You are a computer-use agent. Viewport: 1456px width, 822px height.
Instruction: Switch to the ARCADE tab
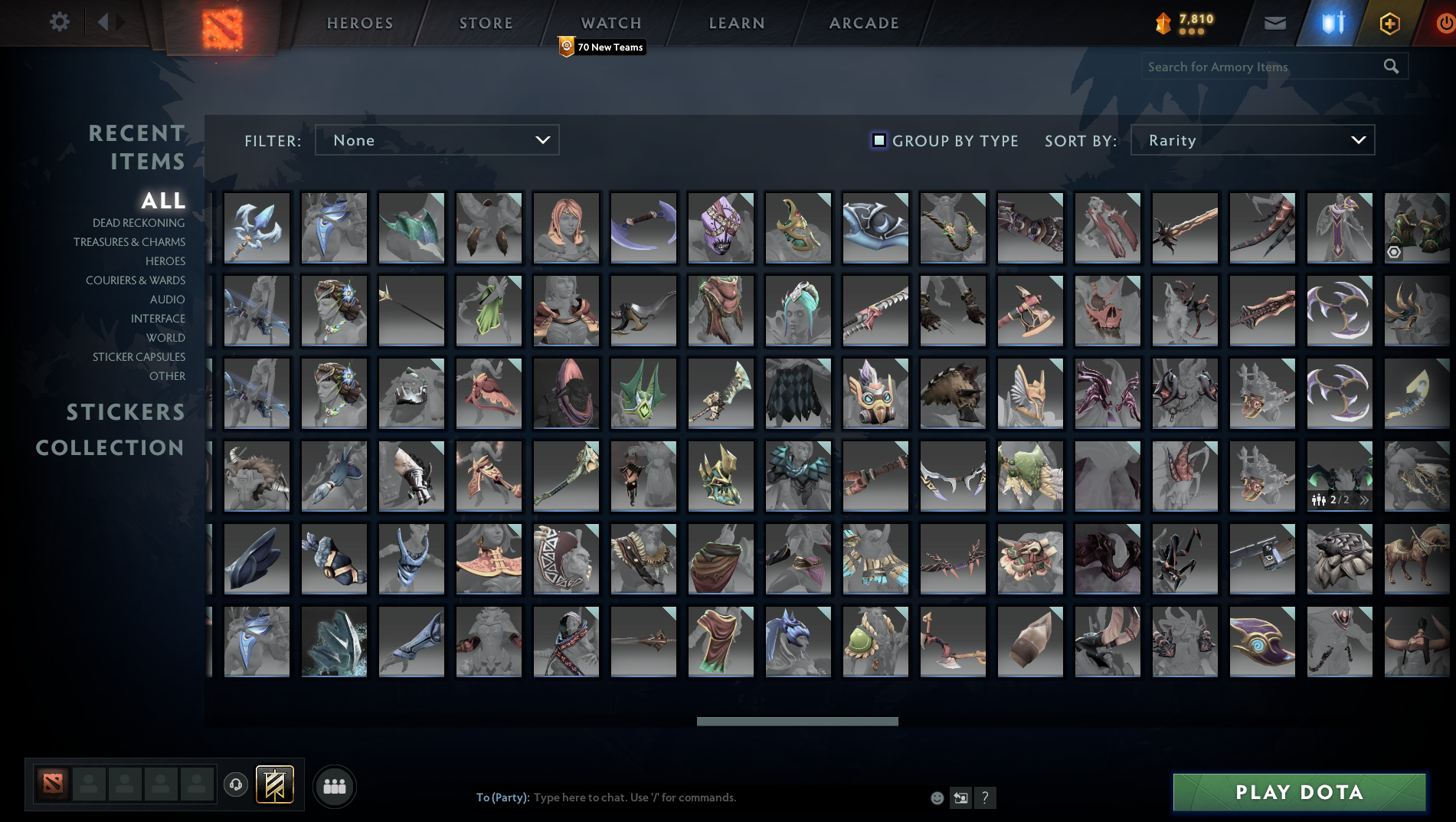(863, 22)
